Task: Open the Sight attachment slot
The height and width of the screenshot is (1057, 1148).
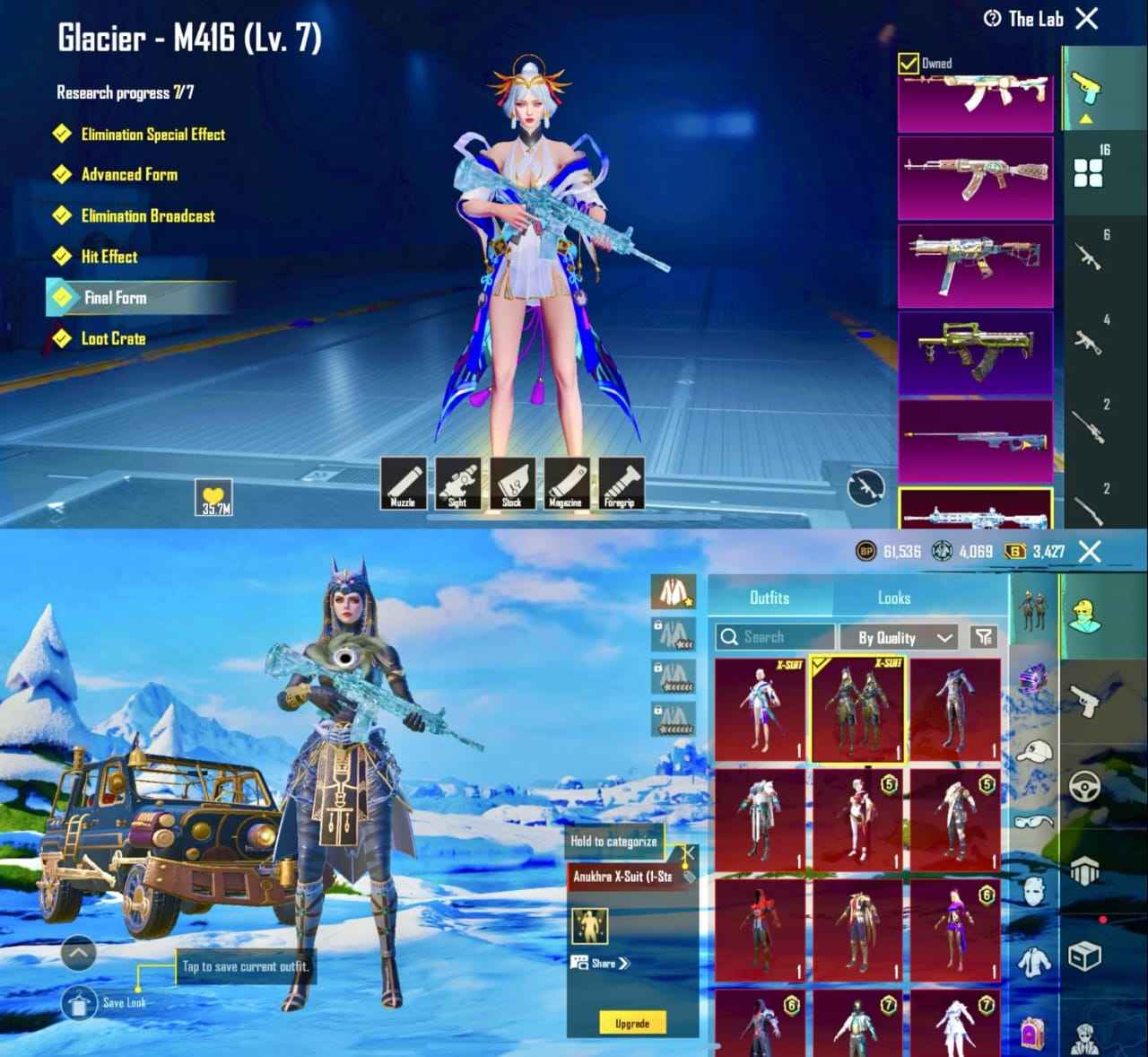Action: [x=457, y=485]
